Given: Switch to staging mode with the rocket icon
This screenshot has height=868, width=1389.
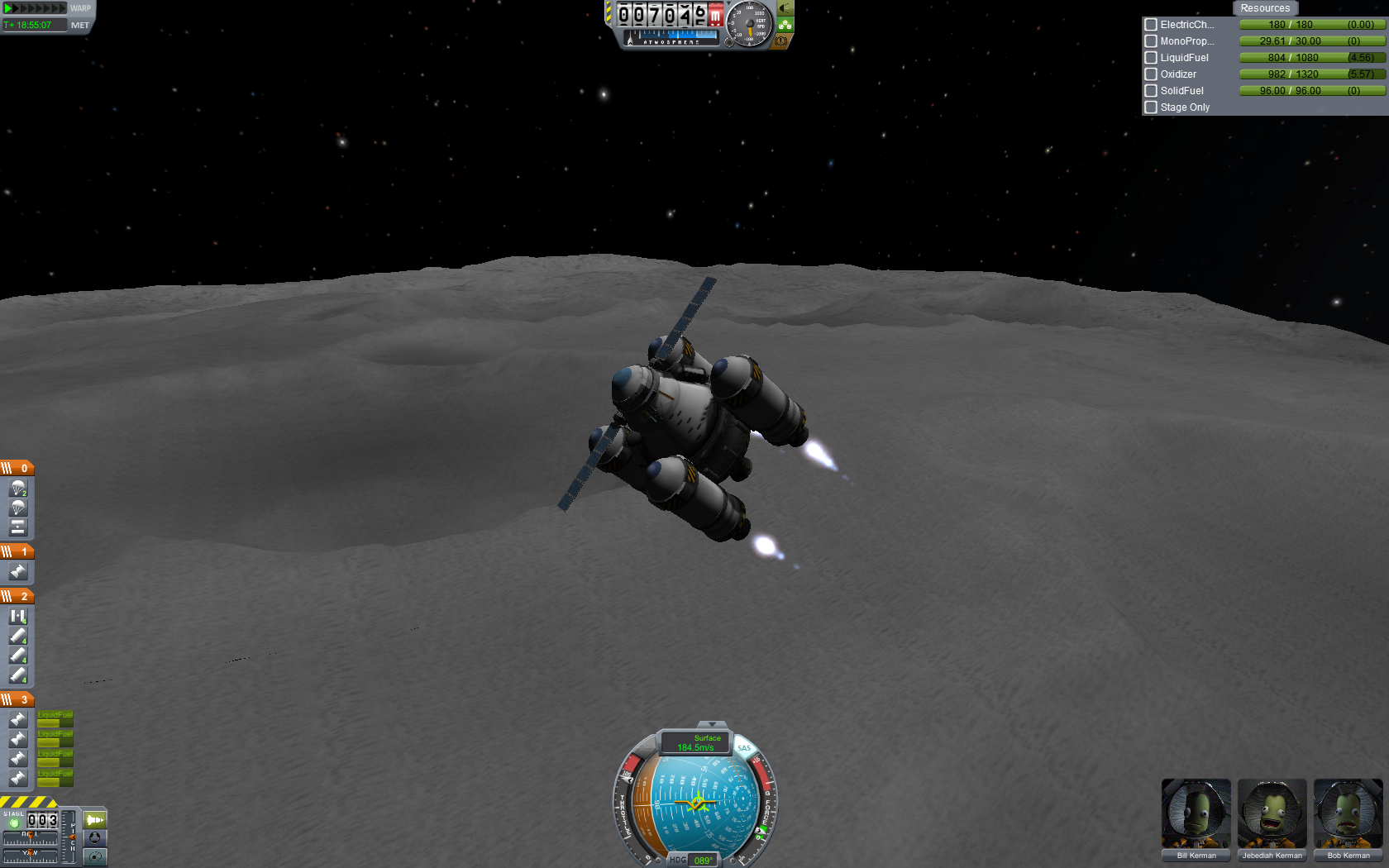Looking at the screenshot, I should point(95,819).
